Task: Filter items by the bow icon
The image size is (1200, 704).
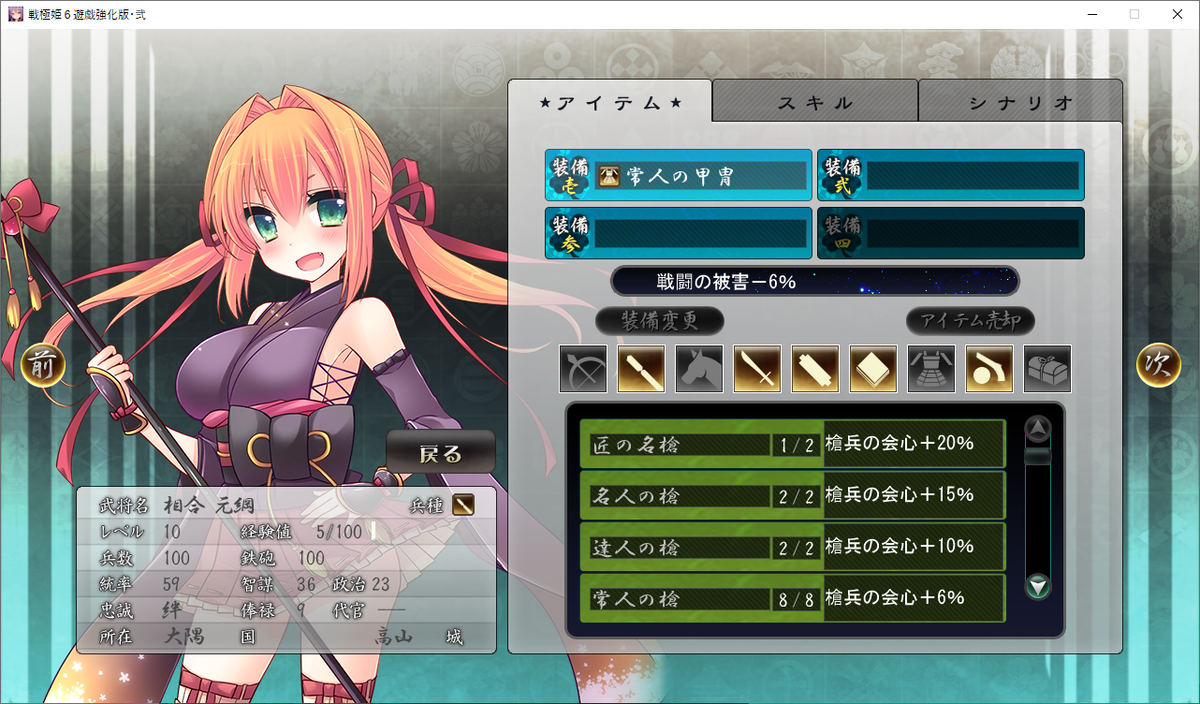Action: coord(583,369)
